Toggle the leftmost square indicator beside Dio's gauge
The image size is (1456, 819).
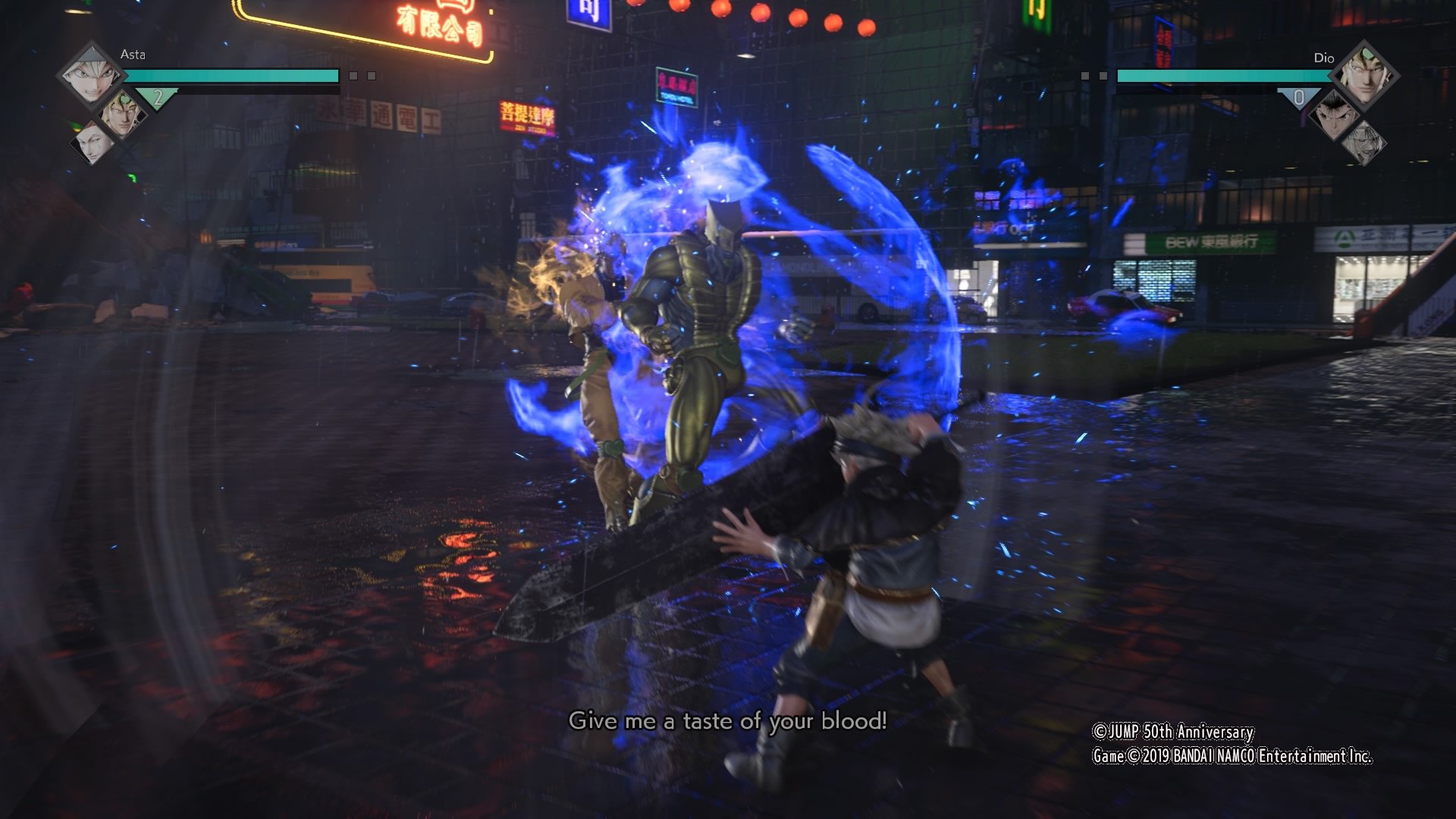(1084, 76)
